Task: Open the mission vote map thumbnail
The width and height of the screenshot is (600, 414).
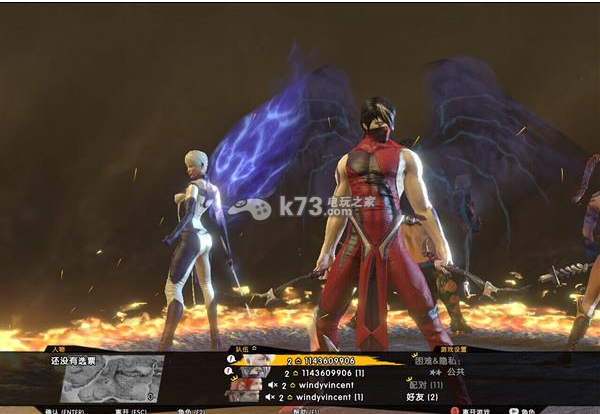Action: click(112, 378)
